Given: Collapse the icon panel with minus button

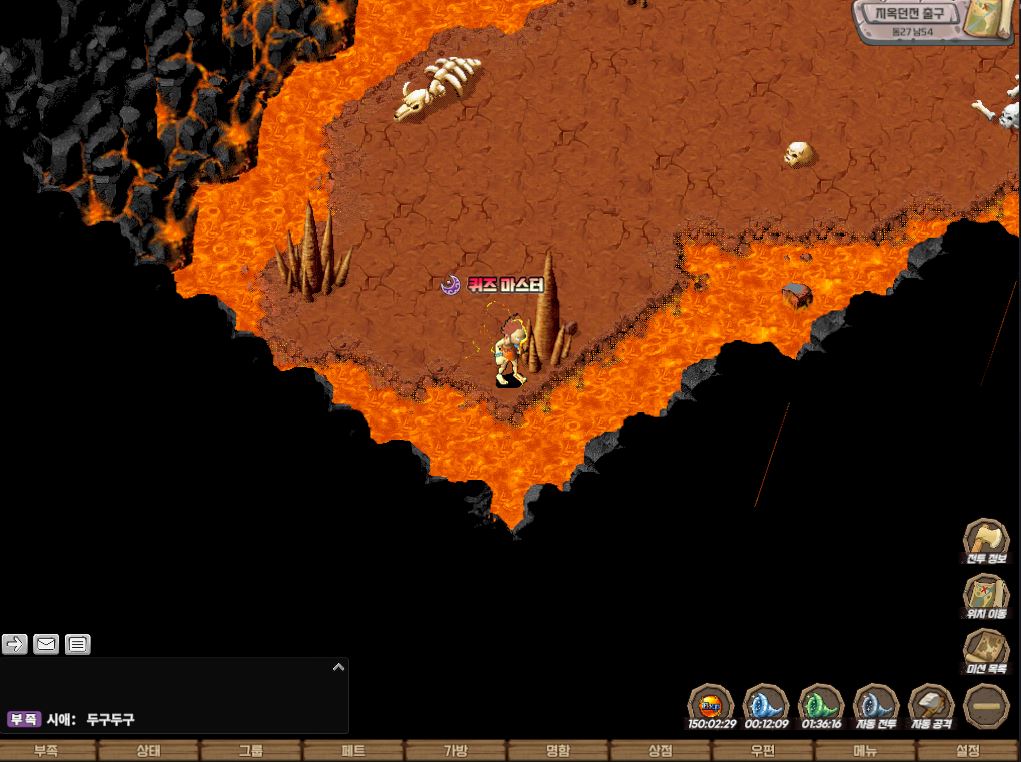Looking at the screenshot, I should (x=987, y=705).
